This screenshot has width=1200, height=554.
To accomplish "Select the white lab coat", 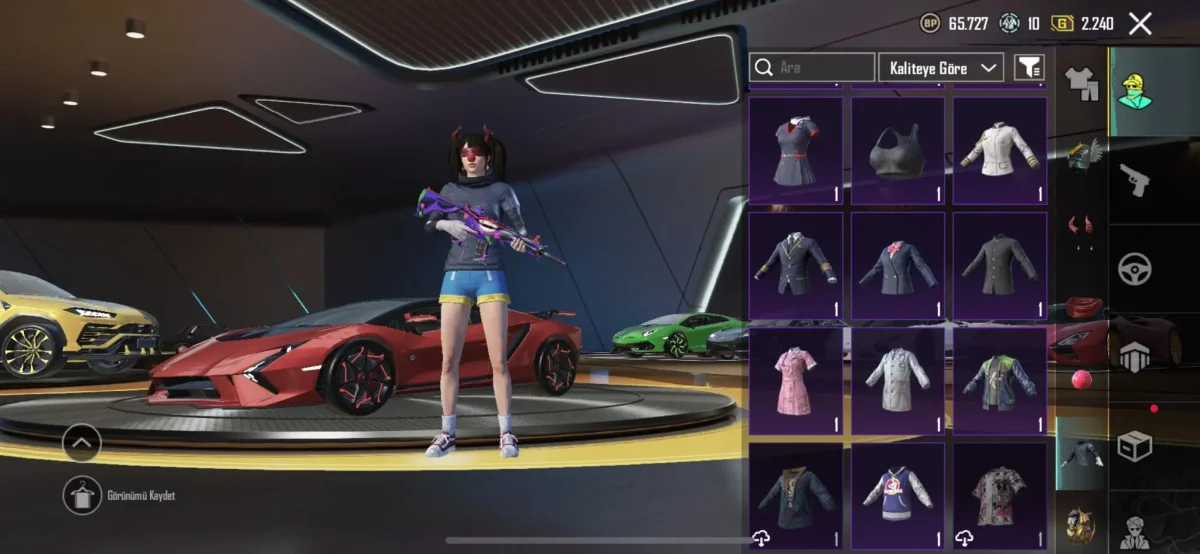I will pos(897,381).
